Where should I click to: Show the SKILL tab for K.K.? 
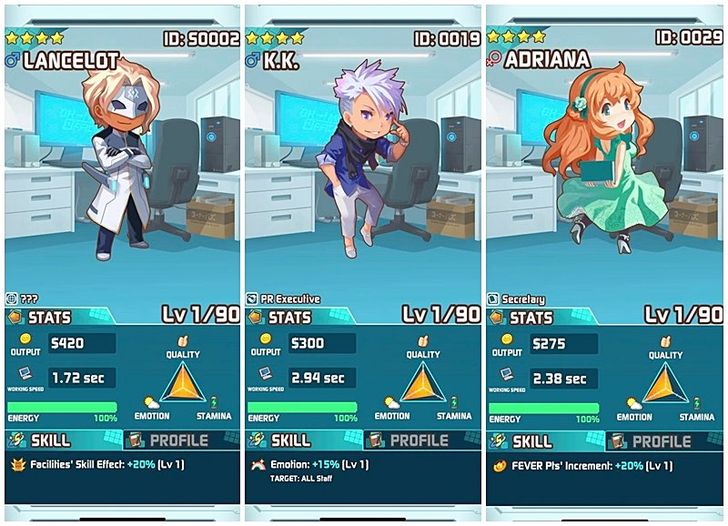pyautogui.click(x=297, y=441)
